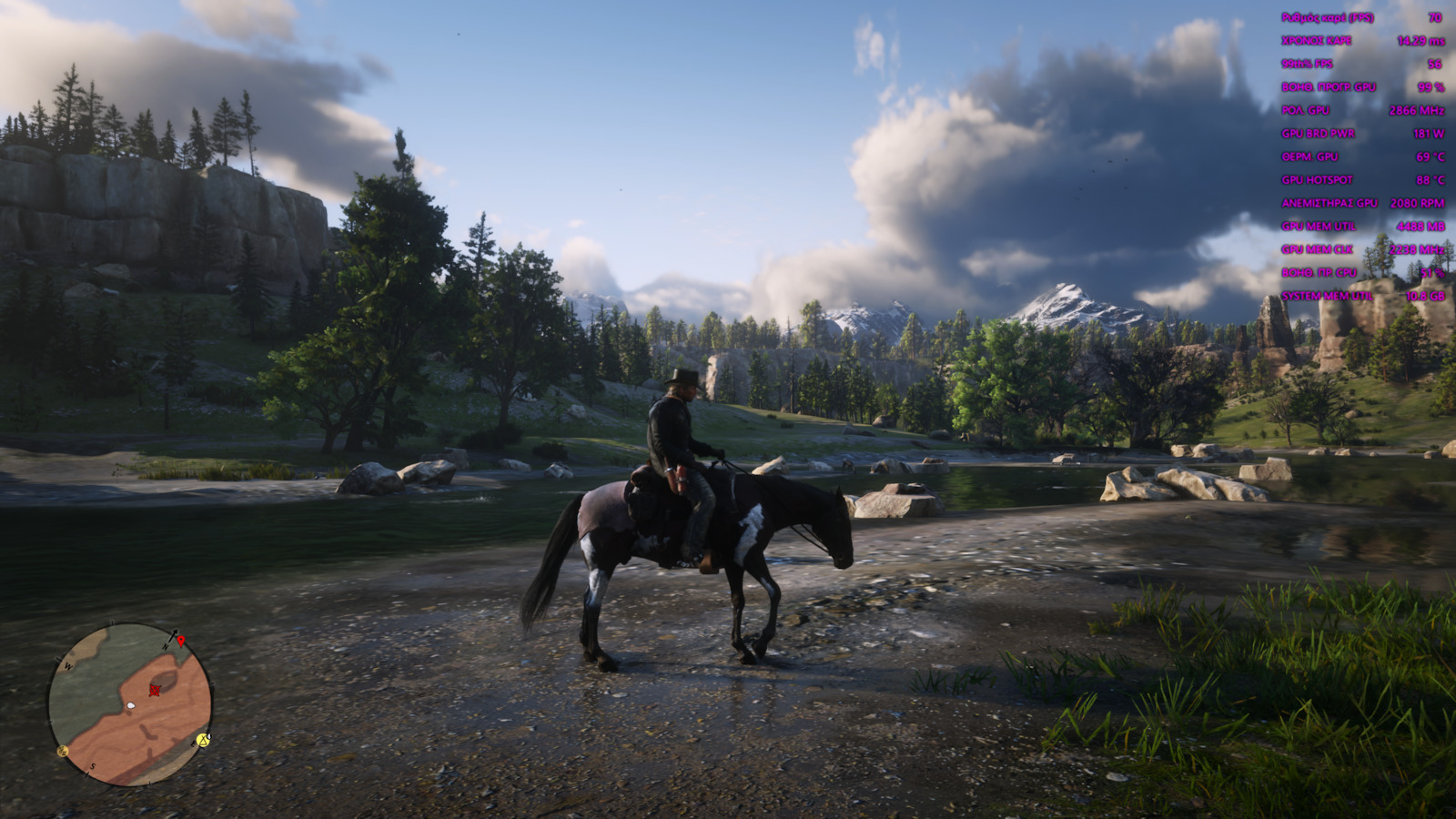The height and width of the screenshot is (819, 1456).
Task: Open the circular minimap radar
Action: coord(130,704)
